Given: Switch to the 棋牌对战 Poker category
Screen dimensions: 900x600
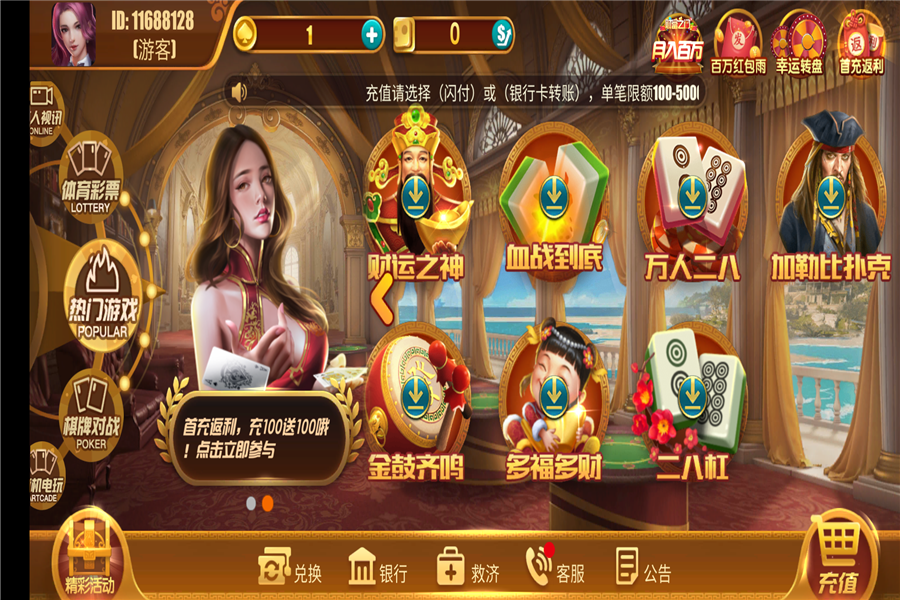Looking at the screenshot, I should 91,409.
